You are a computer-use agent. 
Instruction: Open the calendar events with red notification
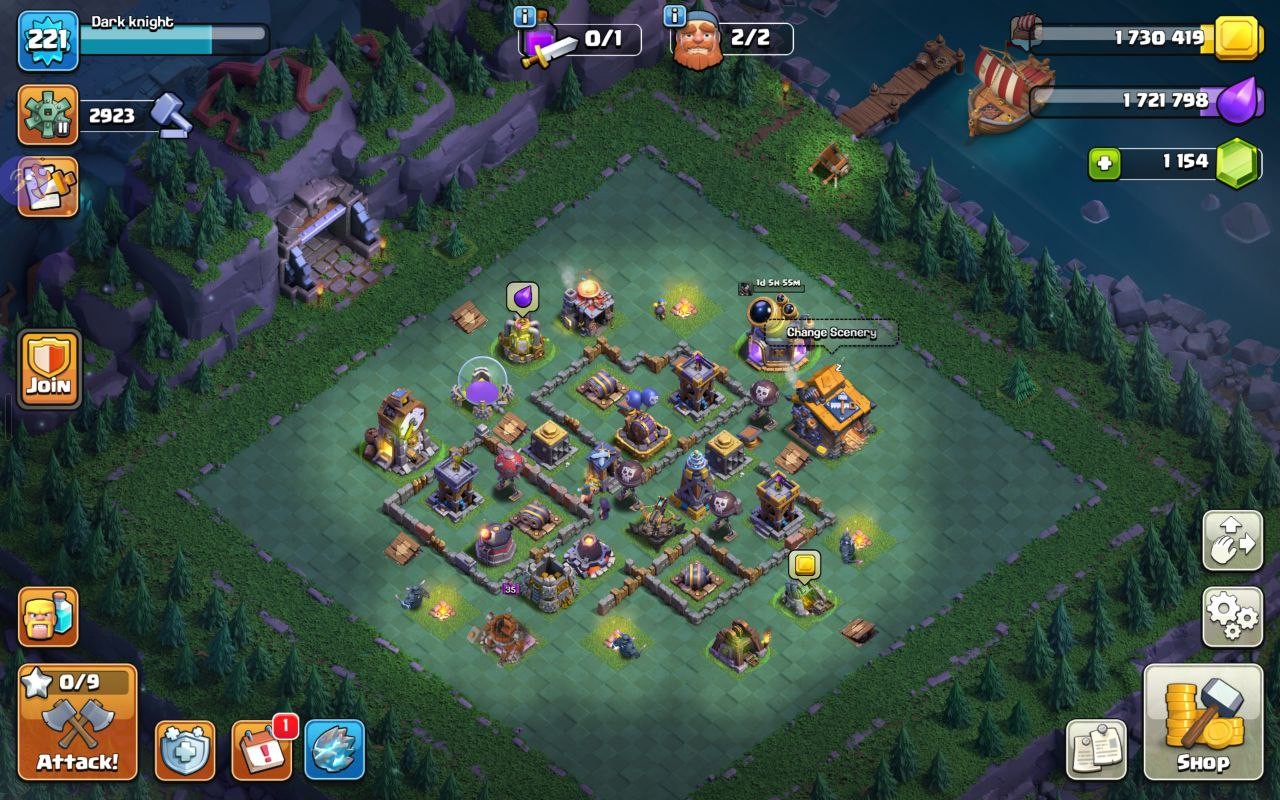click(262, 749)
